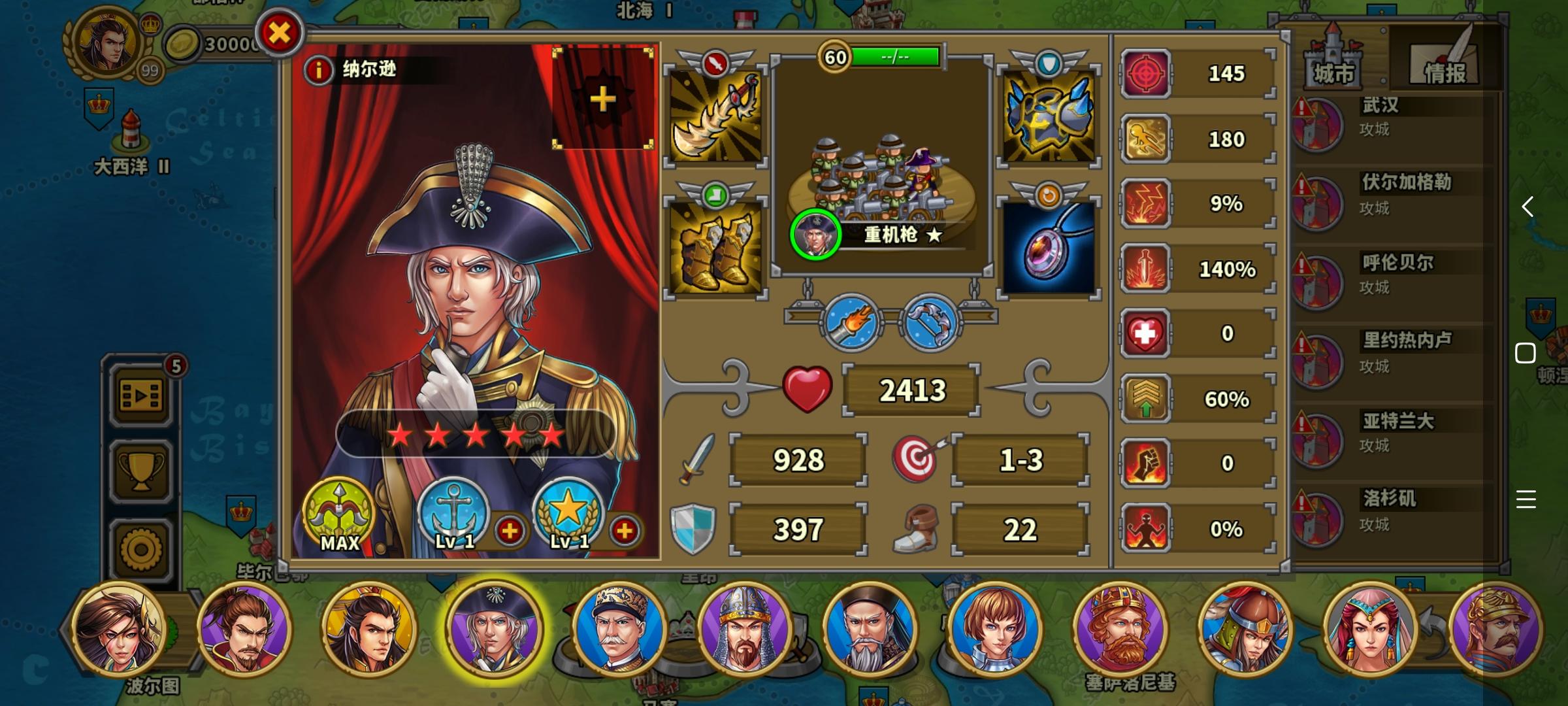Open the weapon equipment slot
Screen dimensions: 1568x706
715,116
